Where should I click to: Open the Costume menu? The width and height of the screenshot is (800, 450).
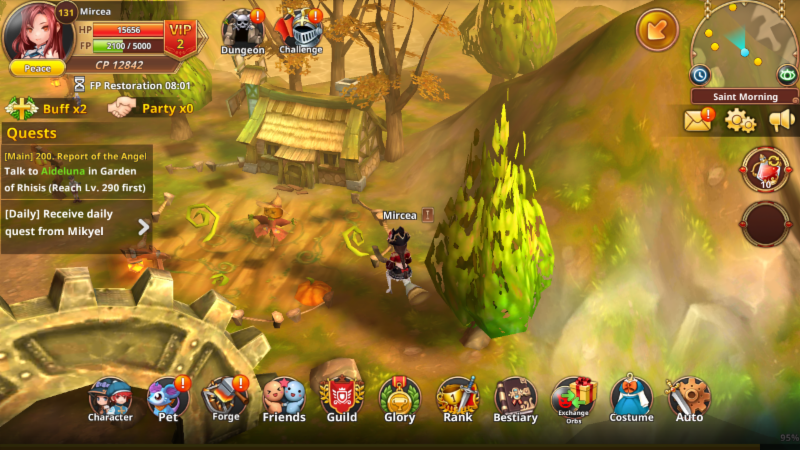[x=631, y=399]
